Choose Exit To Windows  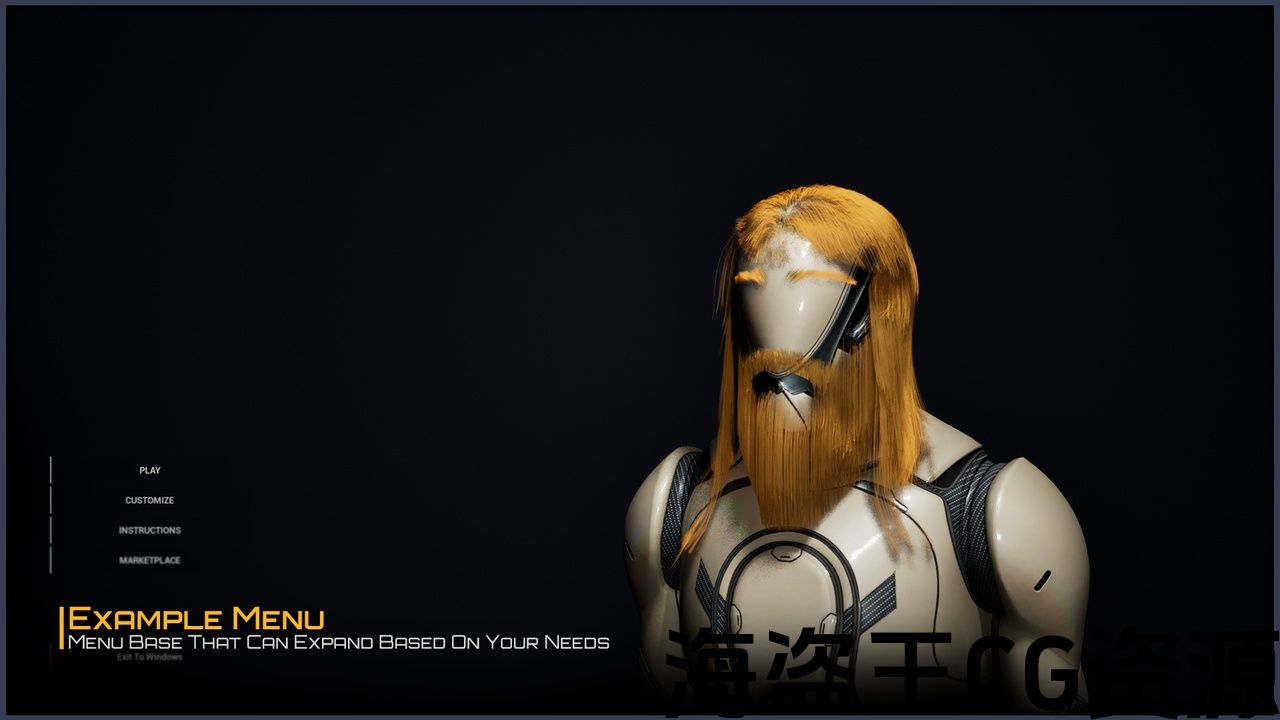click(150, 657)
